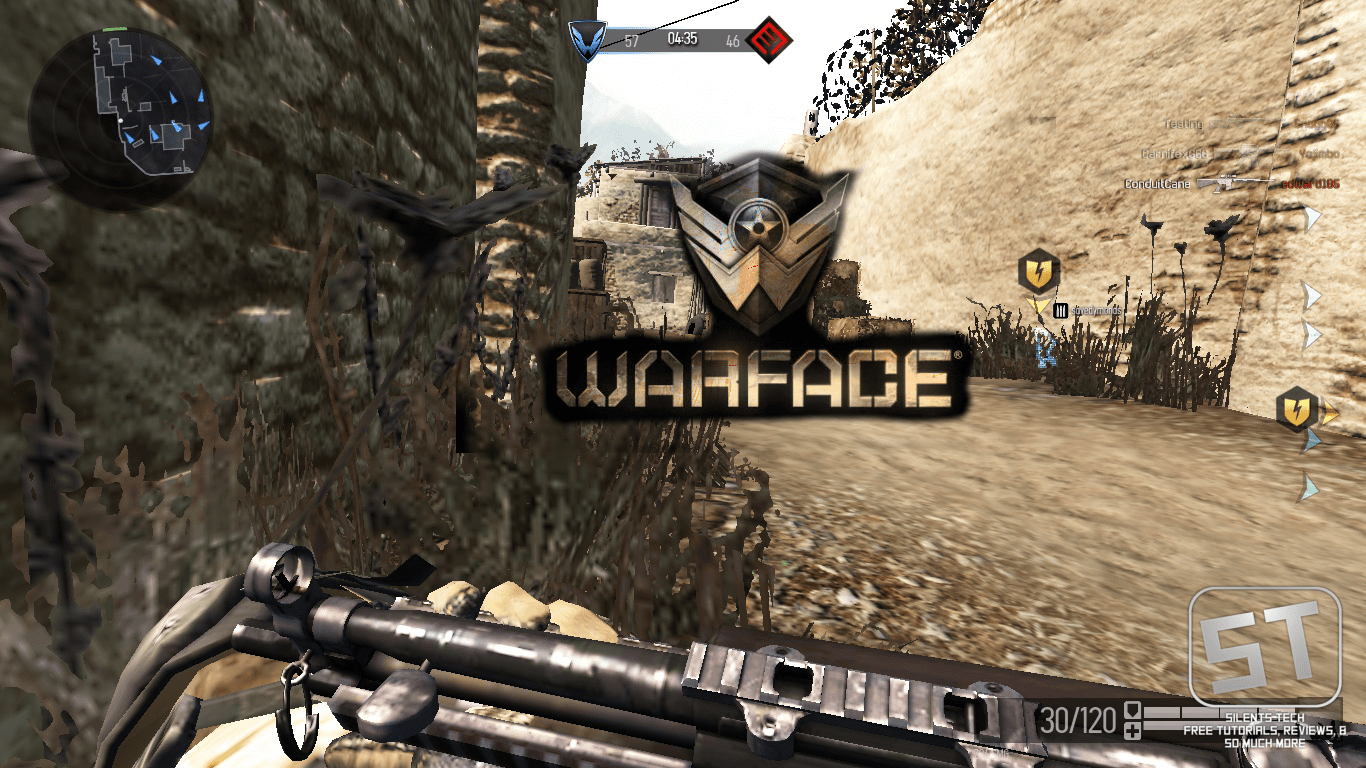
Task: Click the Testing kill feed entry
Action: [x=1182, y=124]
